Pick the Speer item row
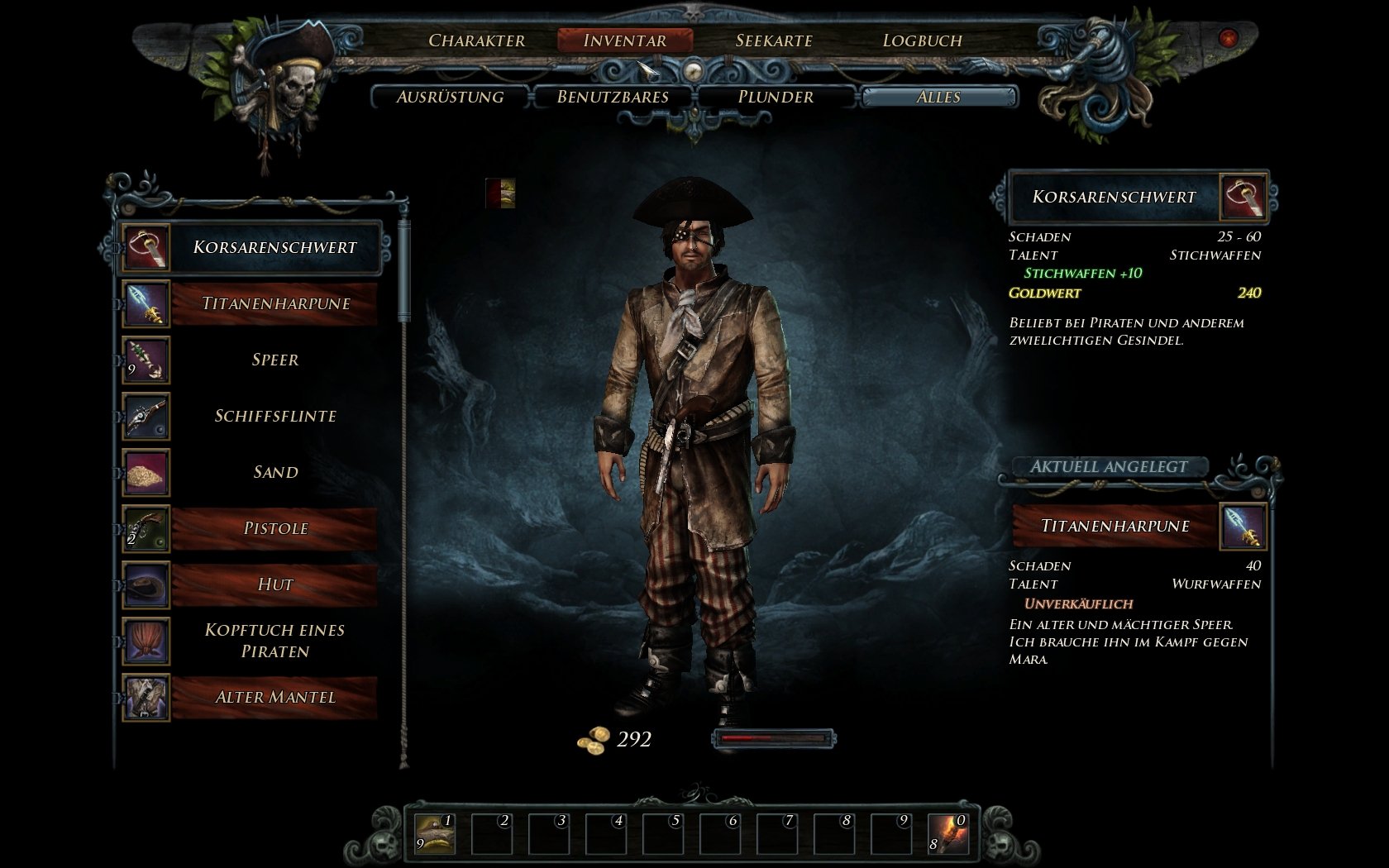The width and height of the screenshot is (1389, 868). (x=274, y=360)
